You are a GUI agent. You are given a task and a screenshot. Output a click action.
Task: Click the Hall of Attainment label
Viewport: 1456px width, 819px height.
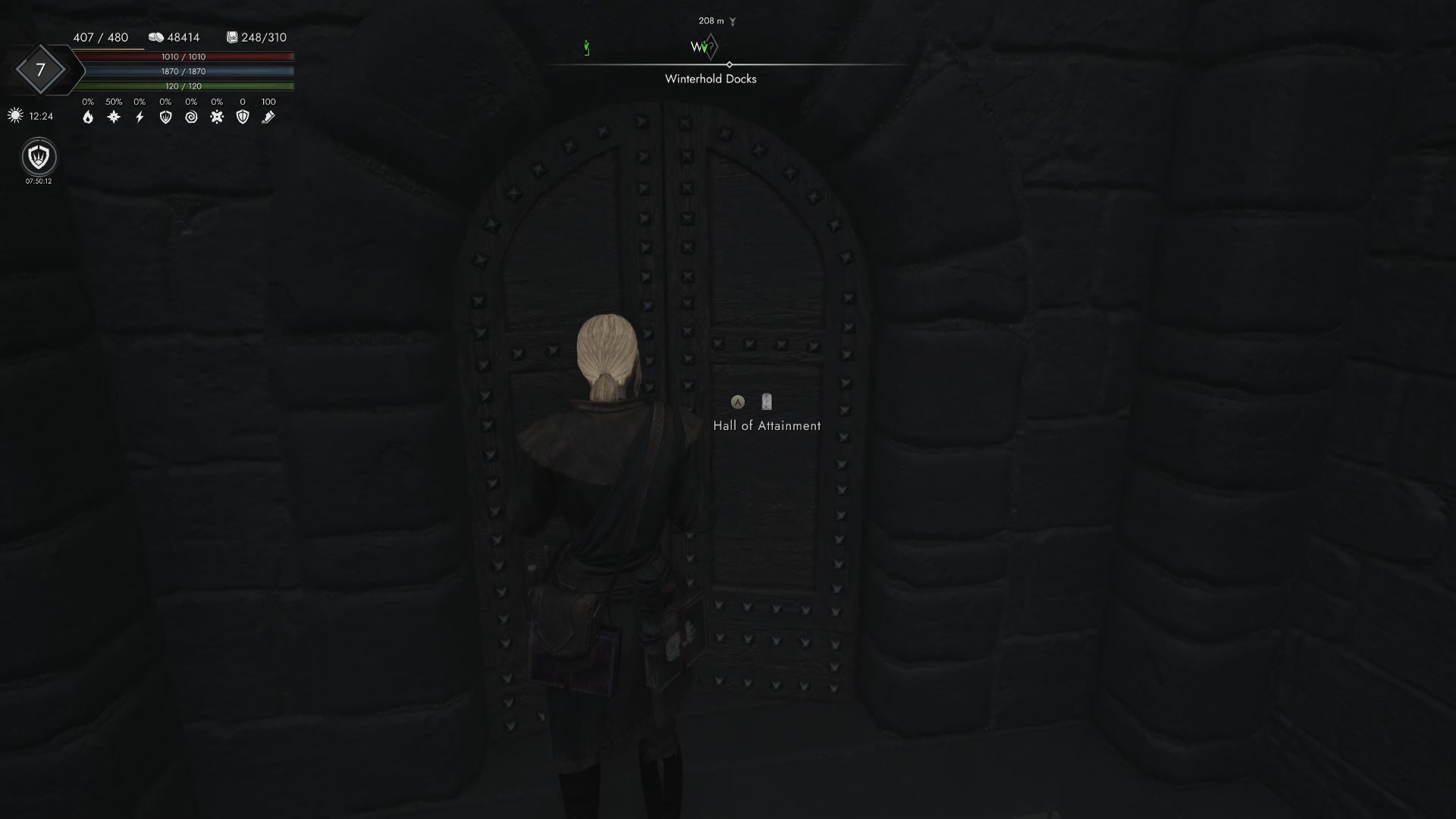tap(768, 425)
